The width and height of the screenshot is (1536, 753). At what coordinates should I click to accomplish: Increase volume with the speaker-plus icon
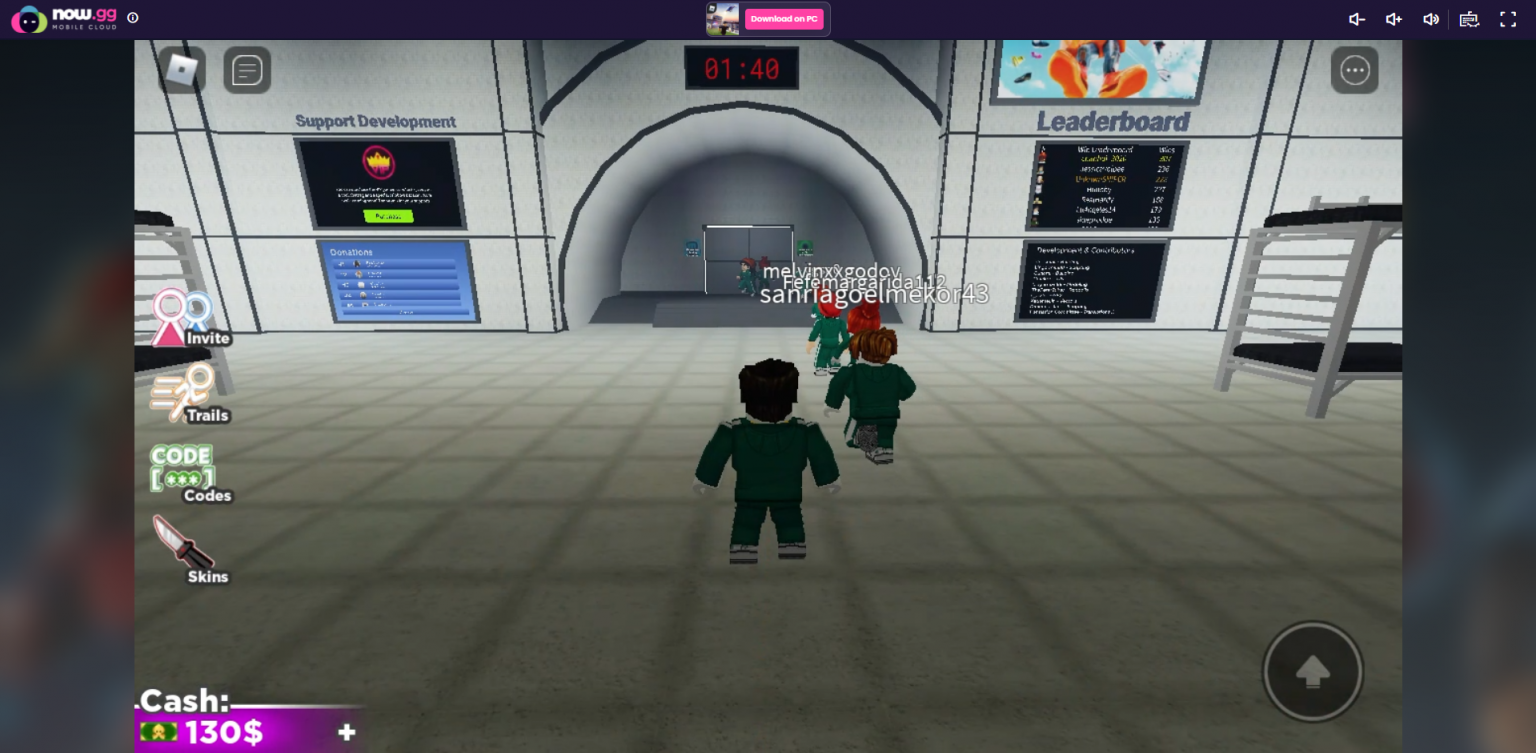pyautogui.click(x=1393, y=18)
